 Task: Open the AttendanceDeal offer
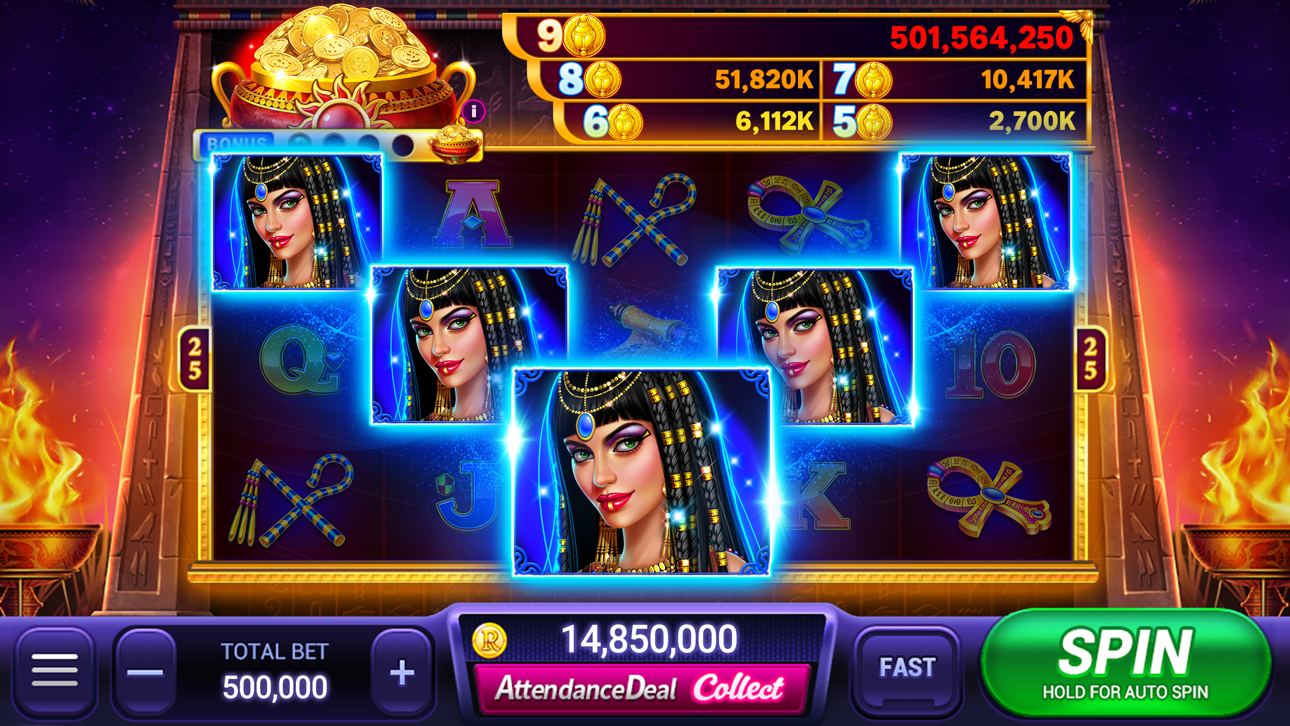(638, 691)
